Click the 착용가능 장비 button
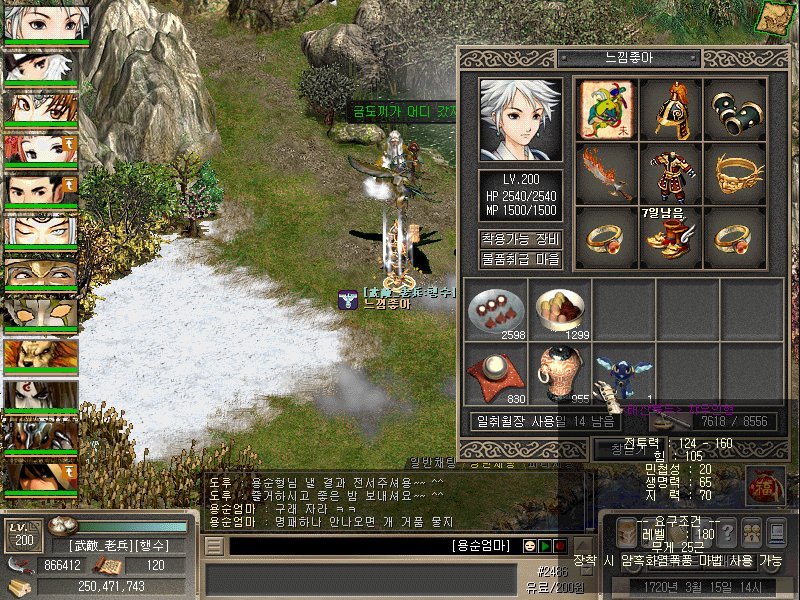This screenshot has width=800, height=600. (520, 239)
